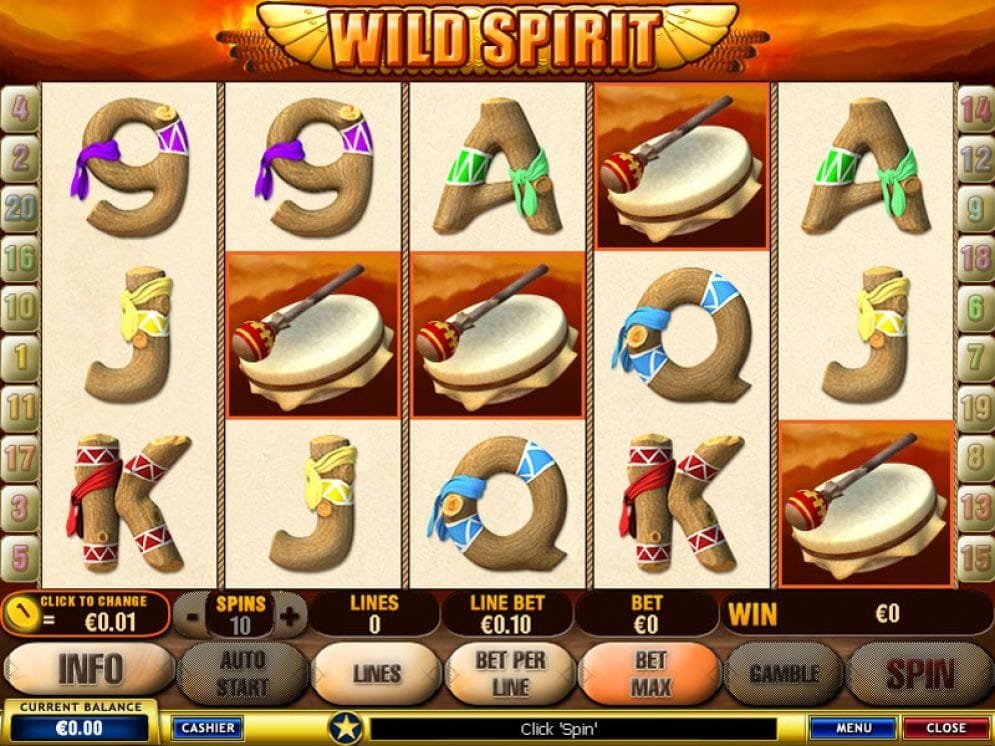The image size is (995, 746).
Task: Open the INFO paytable
Action: [x=90, y=669]
